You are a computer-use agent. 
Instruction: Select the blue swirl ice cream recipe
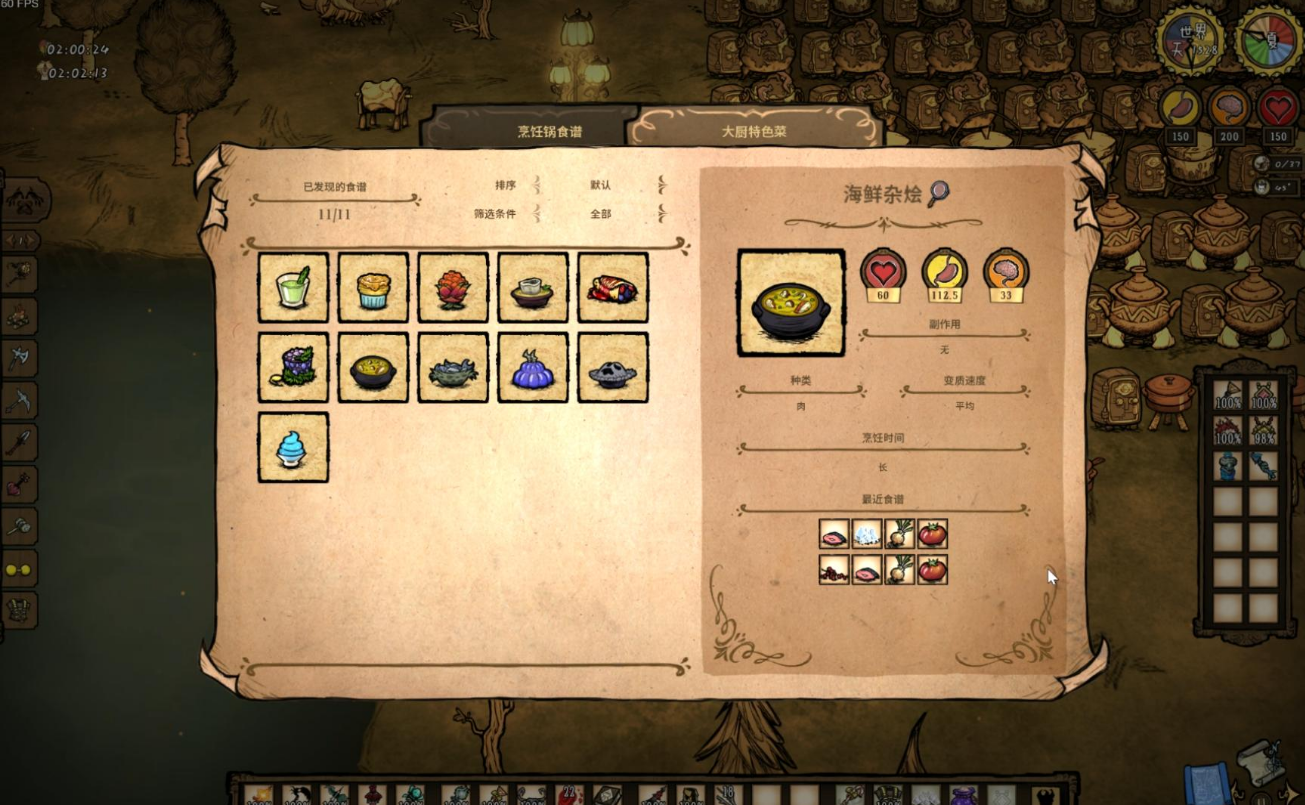[293, 447]
